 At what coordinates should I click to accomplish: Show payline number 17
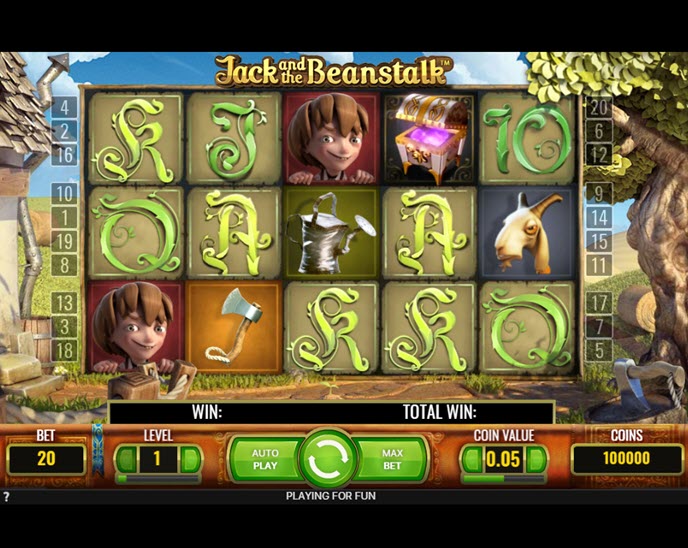[599, 302]
